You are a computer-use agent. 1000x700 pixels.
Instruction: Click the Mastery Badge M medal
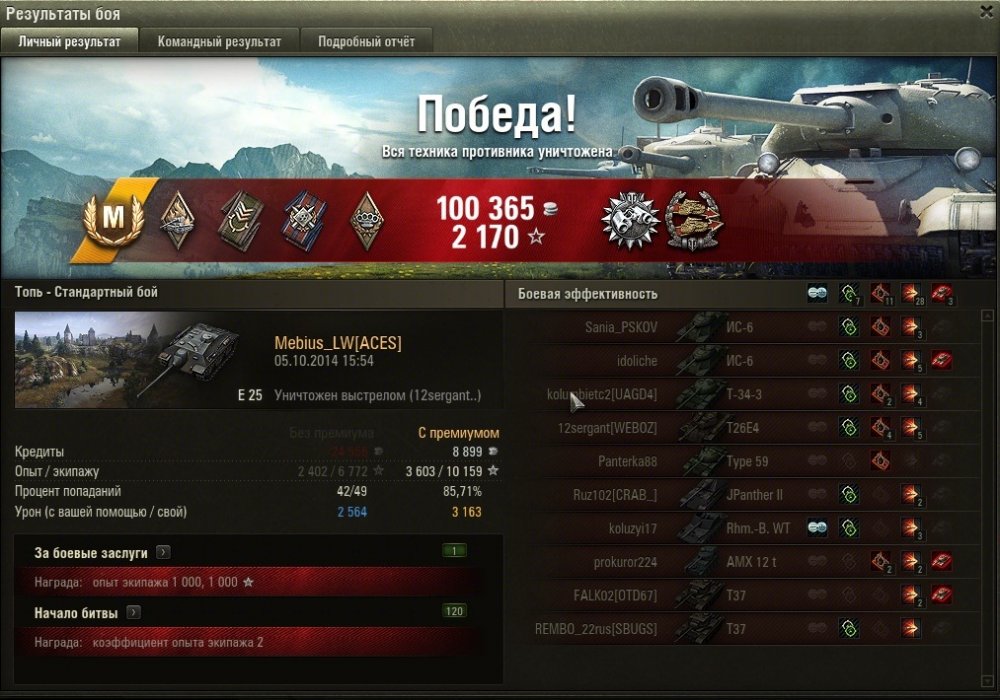[x=118, y=217]
